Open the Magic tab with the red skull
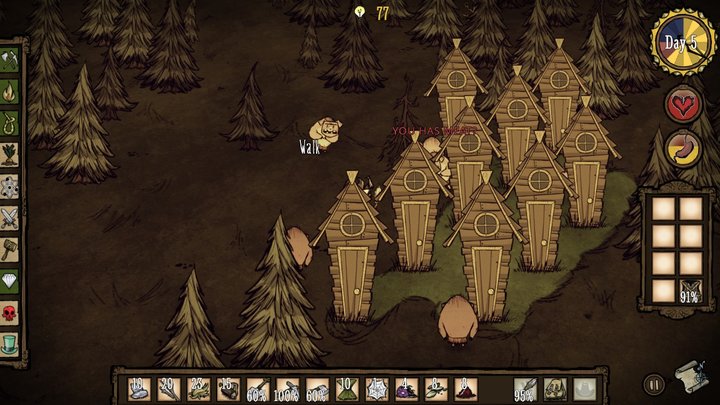 (x=10, y=311)
